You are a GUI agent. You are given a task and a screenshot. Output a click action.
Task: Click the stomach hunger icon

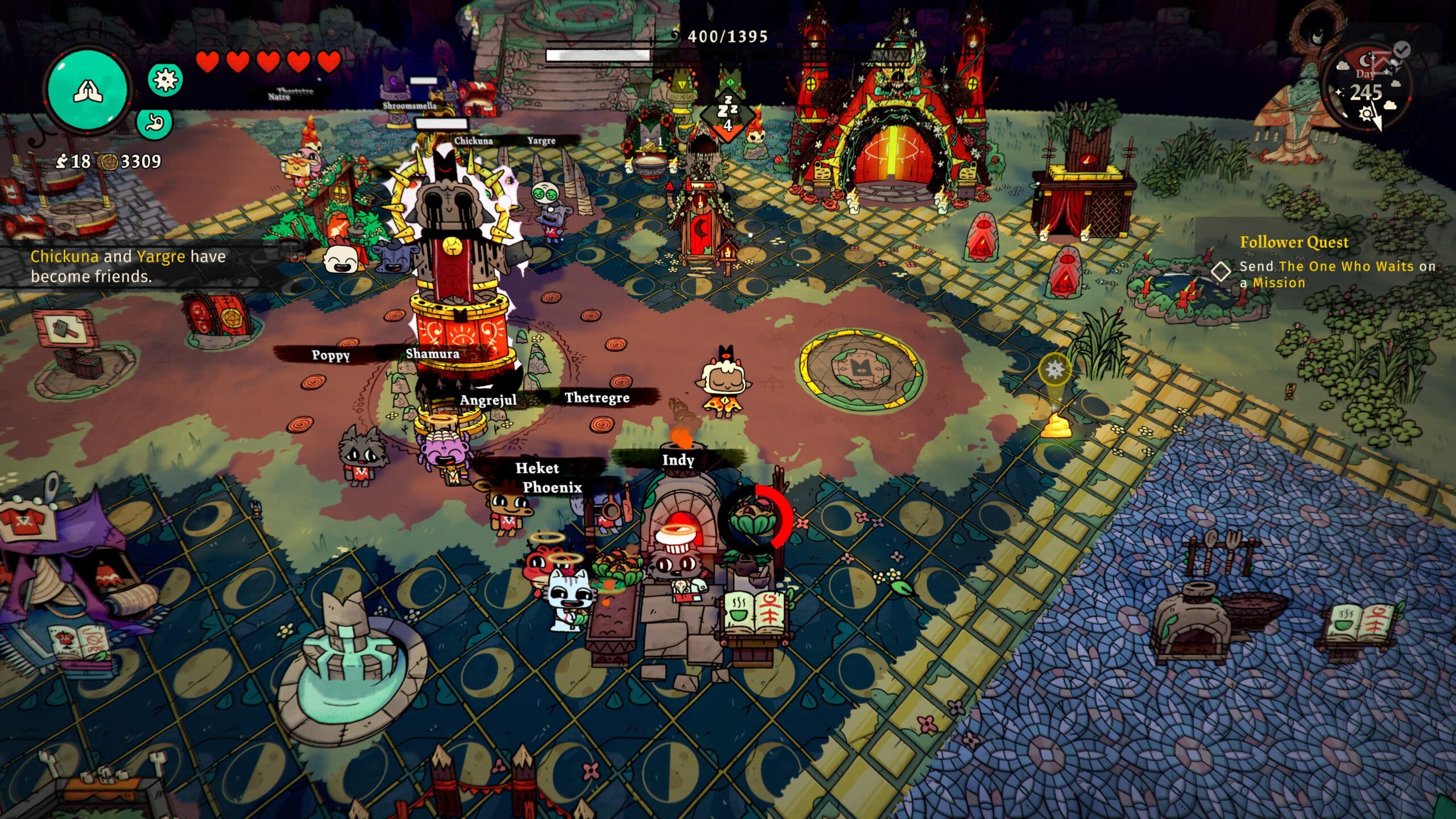155,123
